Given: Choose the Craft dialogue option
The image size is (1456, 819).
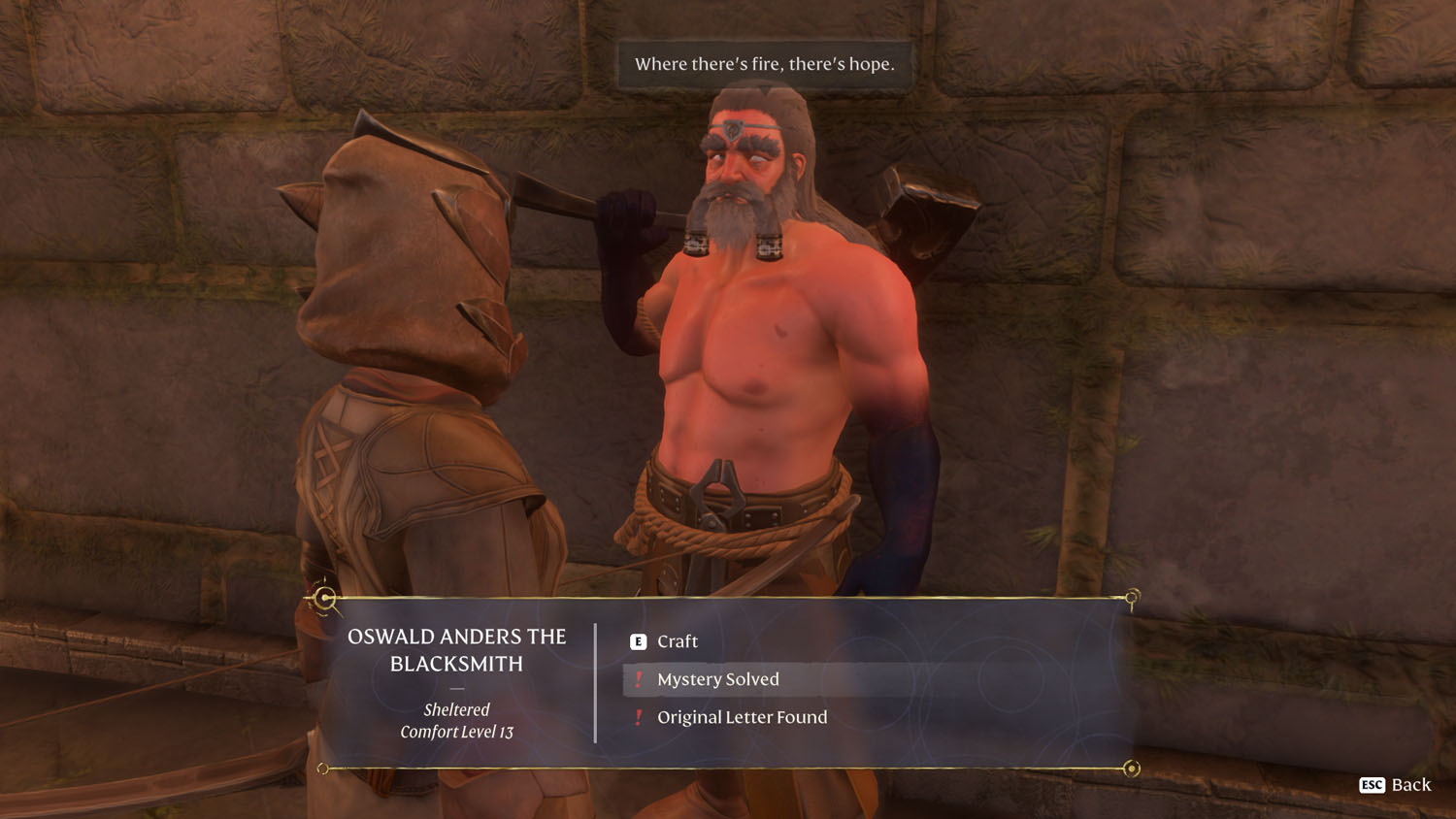Looking at the screenshot, I should click(x=677, y=641).
